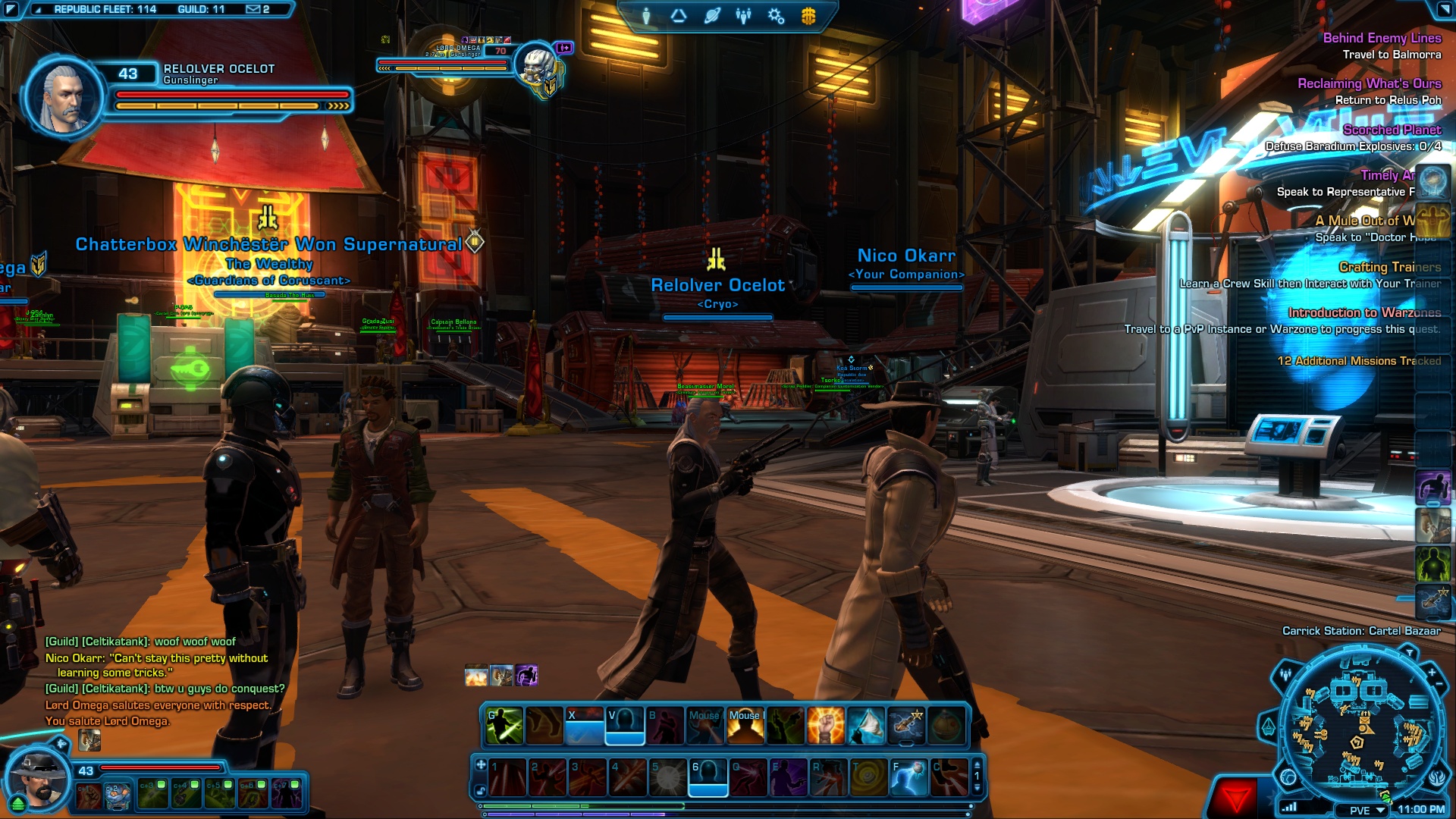Activate the green lightsaber ability on G
The width and height of the screenshot is (1456, 819).
(x=504, y=725)
